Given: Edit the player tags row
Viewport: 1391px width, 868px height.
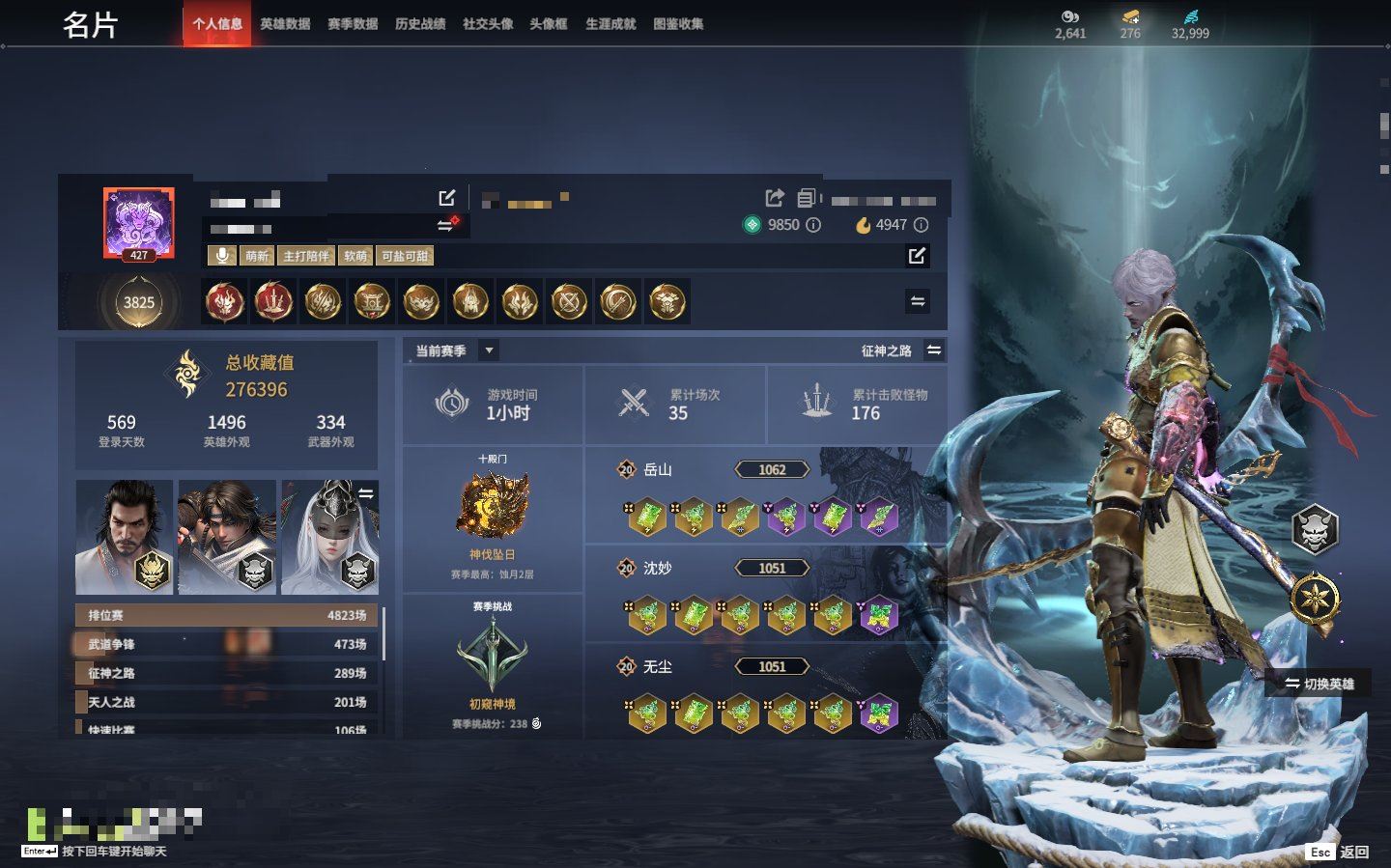Looking at the screenshot, I should click(917, 256).
